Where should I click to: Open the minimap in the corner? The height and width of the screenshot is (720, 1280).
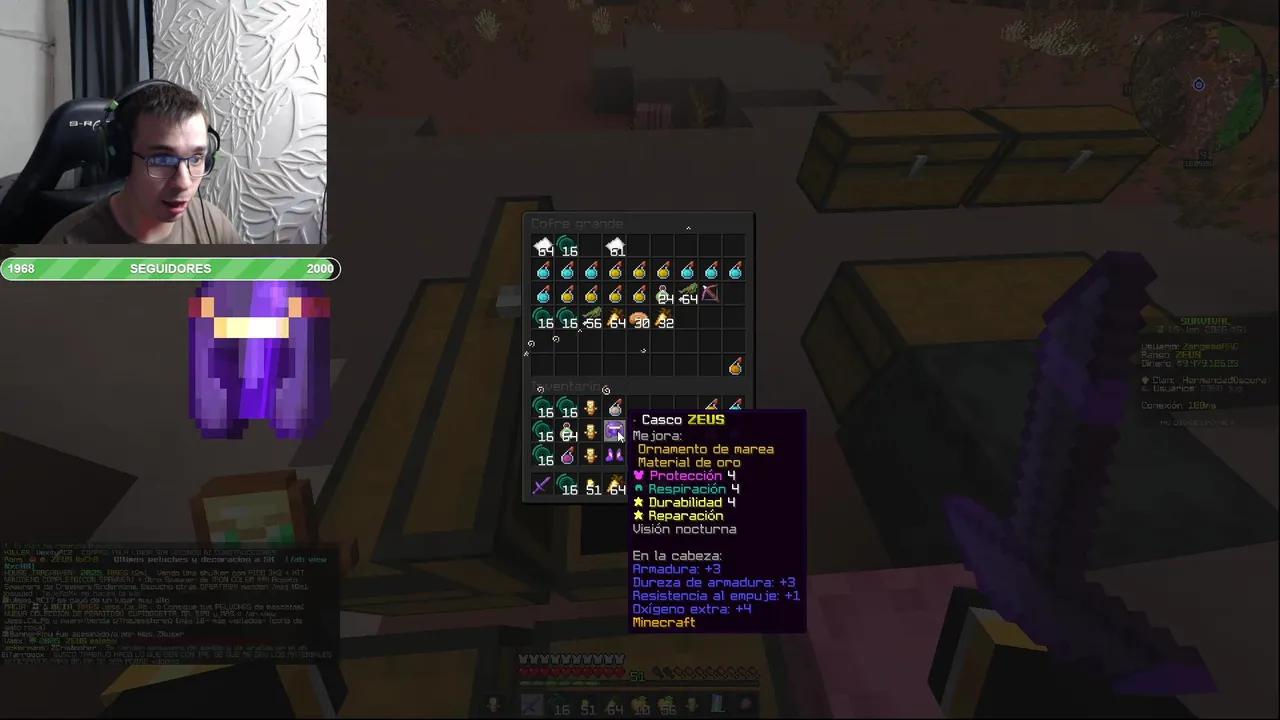[1198, 85]
